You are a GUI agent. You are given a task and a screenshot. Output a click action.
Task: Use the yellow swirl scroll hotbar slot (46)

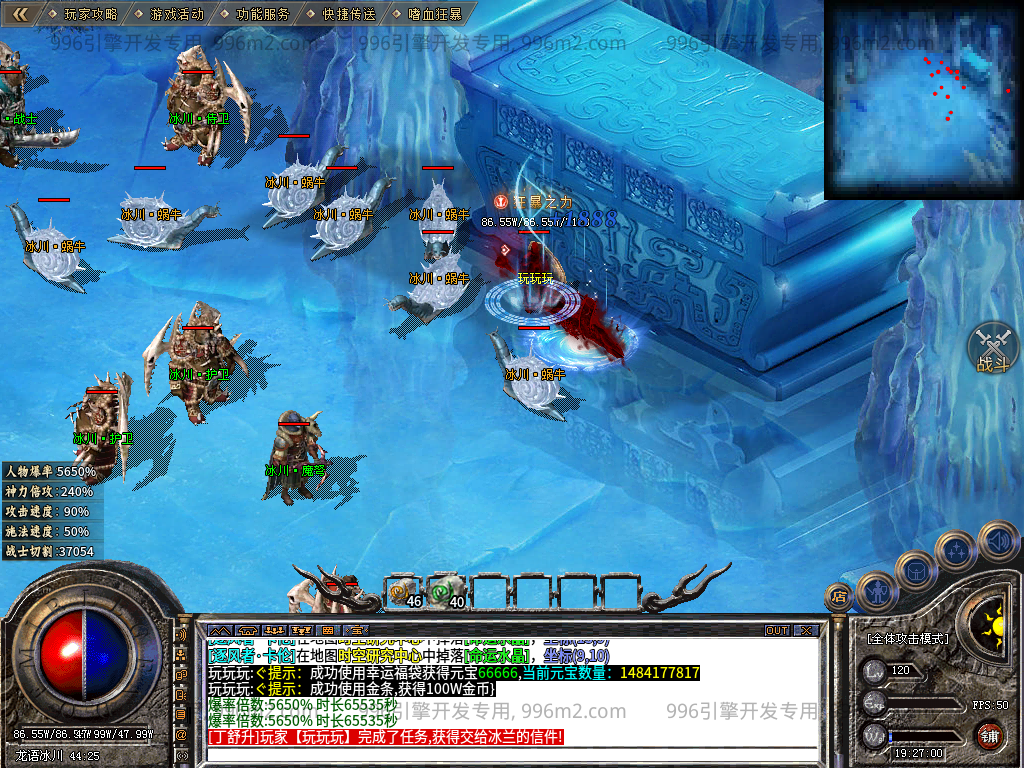coord(405,592)
